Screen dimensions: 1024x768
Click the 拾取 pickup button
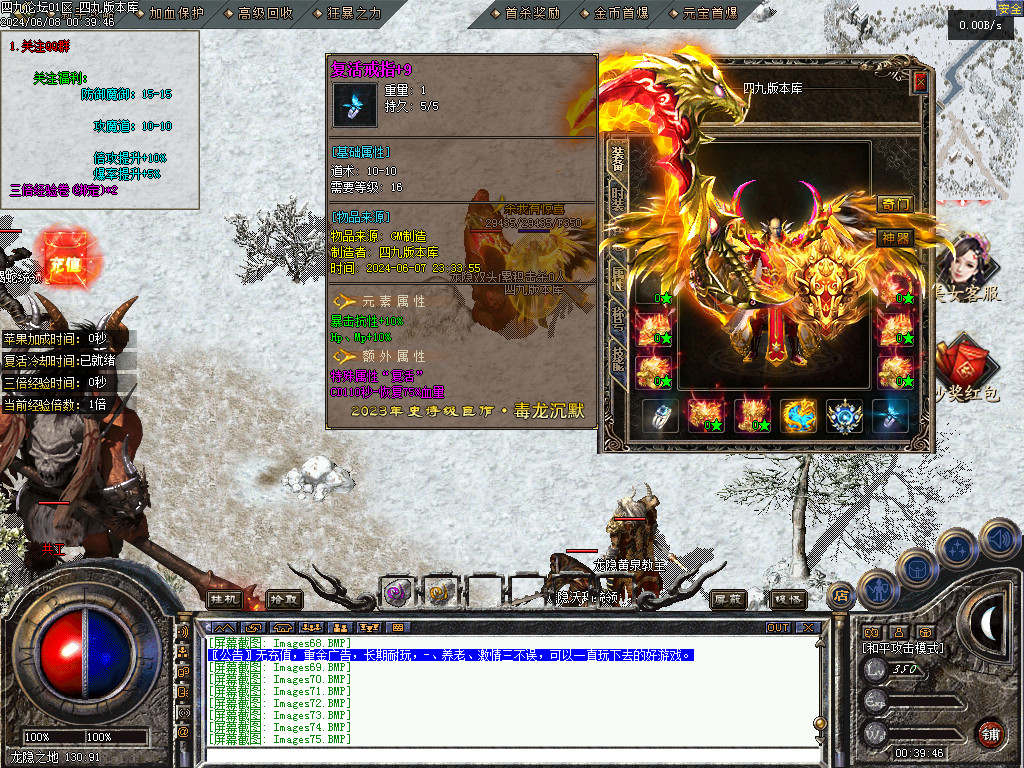(x=284, y=598)
